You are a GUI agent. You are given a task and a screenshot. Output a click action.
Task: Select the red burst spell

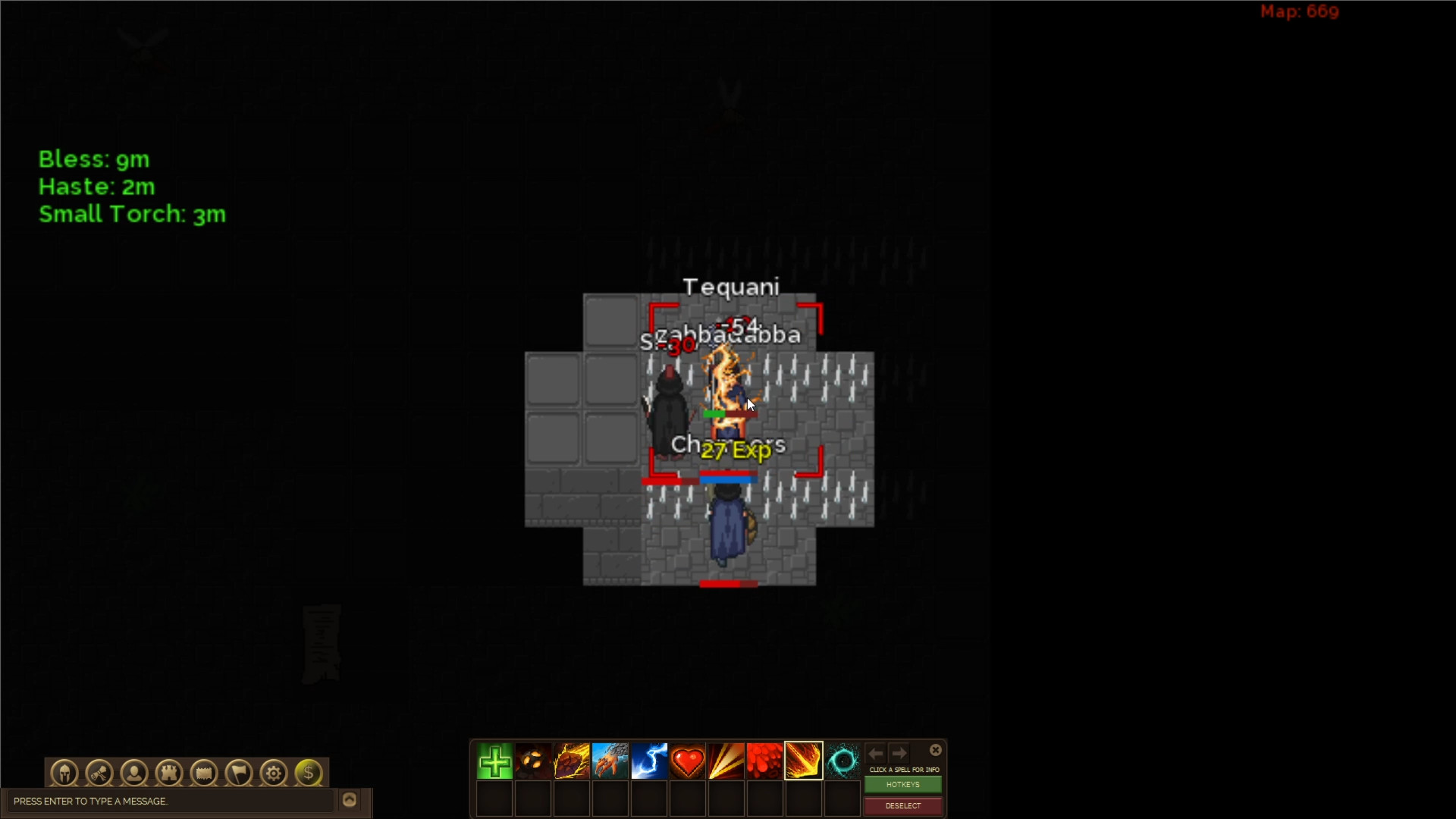click(766, 761)
